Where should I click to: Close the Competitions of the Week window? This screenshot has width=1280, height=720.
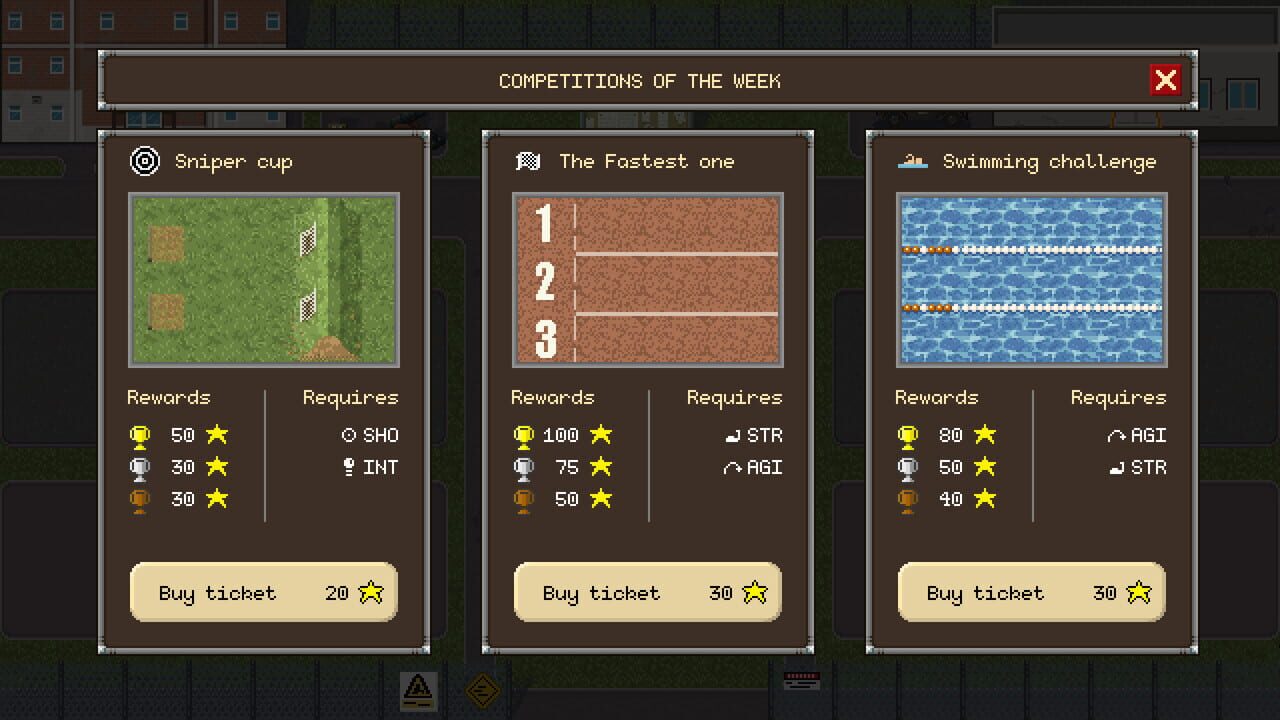click(1166, 80)
